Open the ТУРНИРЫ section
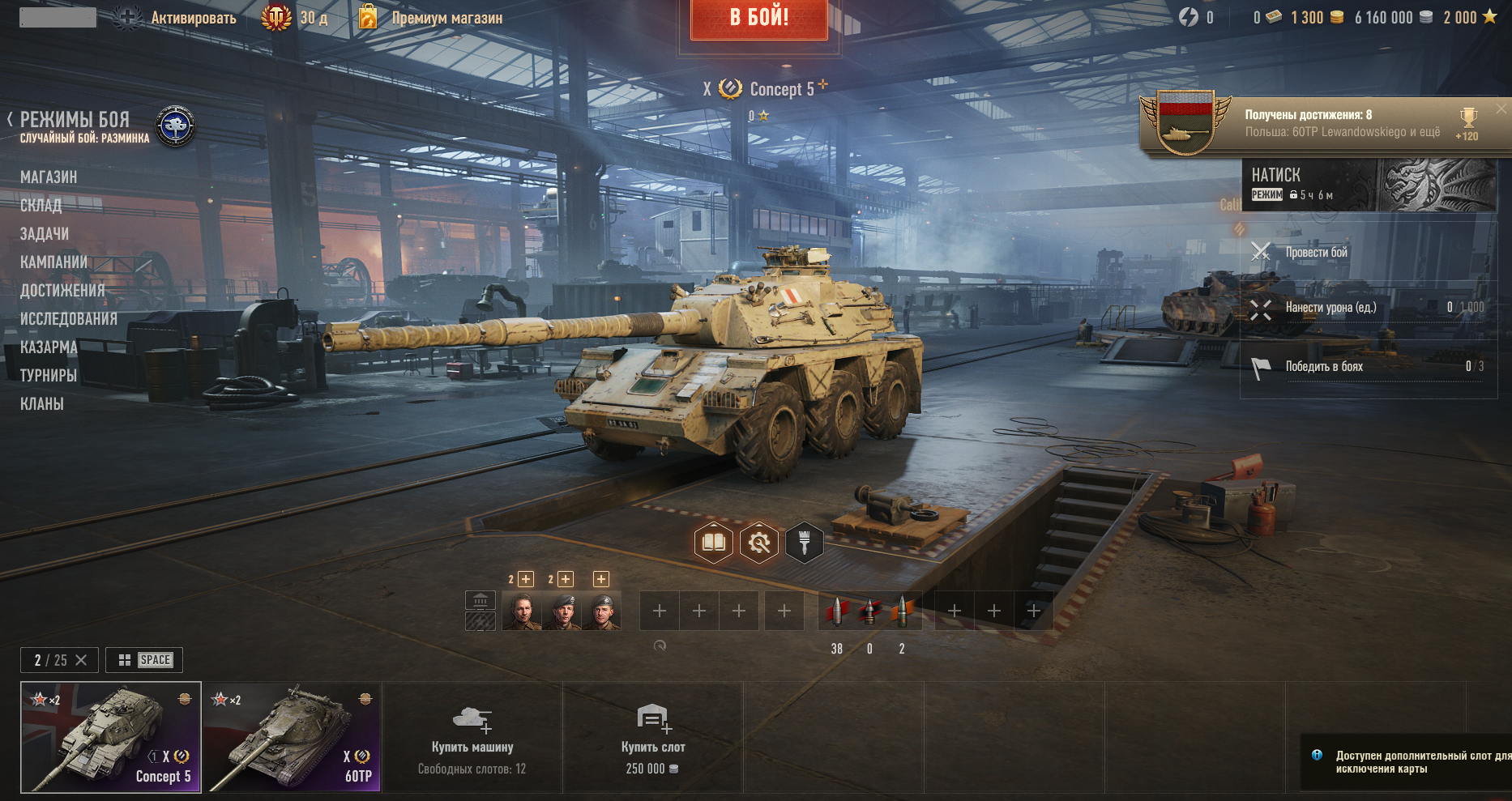1512x801 pixels. pyautogui.click(x=49, y=376)
